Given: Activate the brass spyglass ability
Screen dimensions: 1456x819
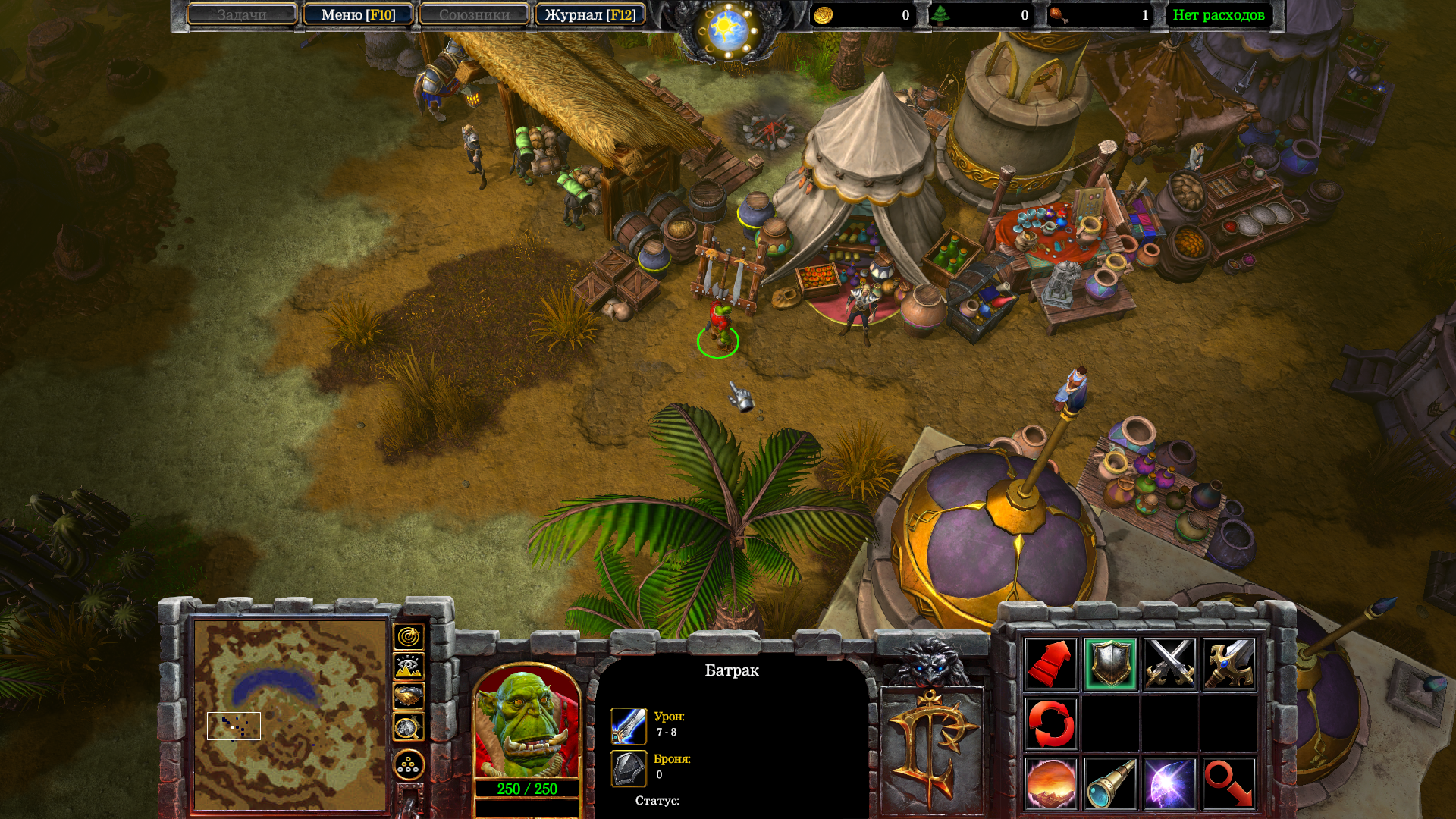Looking at the screenshot, I should (x=1110, y=783).
